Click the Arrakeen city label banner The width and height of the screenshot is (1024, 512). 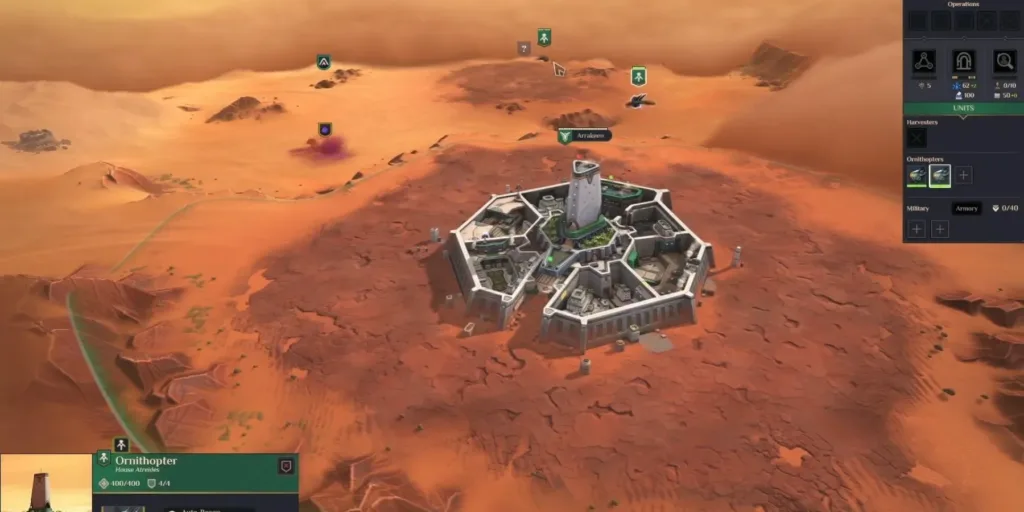coord(584,135)
